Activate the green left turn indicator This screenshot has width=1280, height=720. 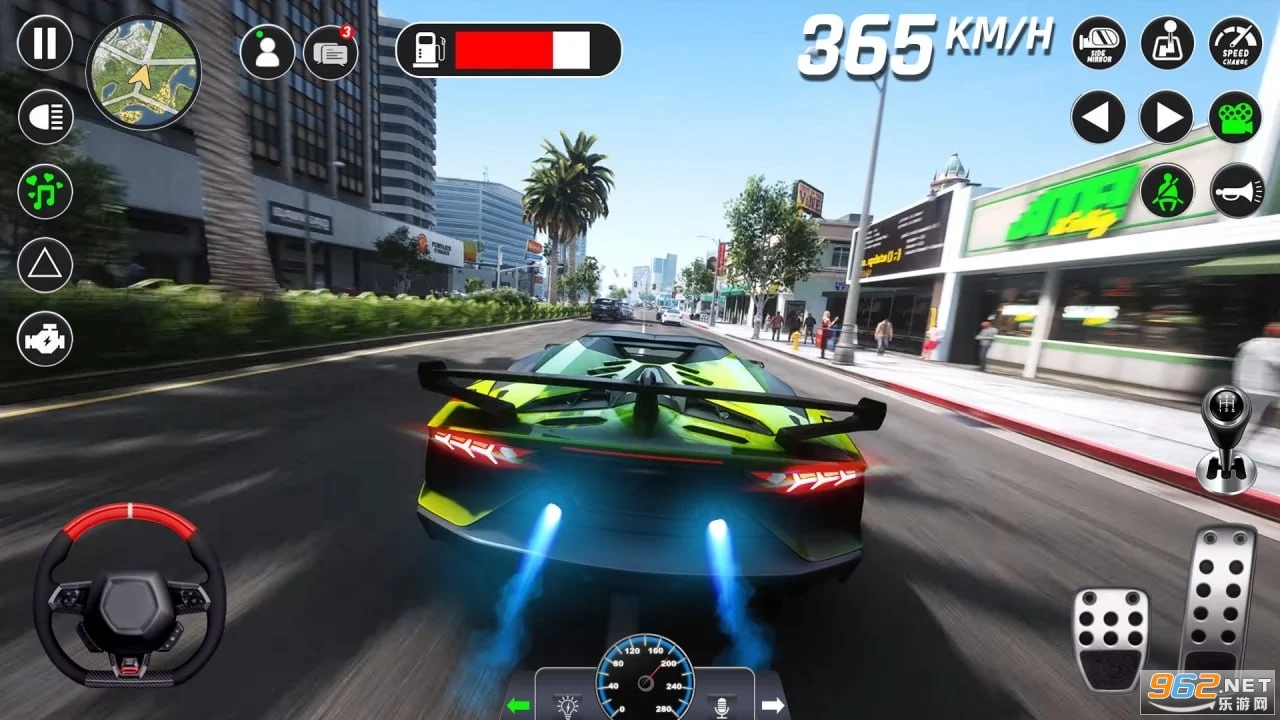coord(517,705)
